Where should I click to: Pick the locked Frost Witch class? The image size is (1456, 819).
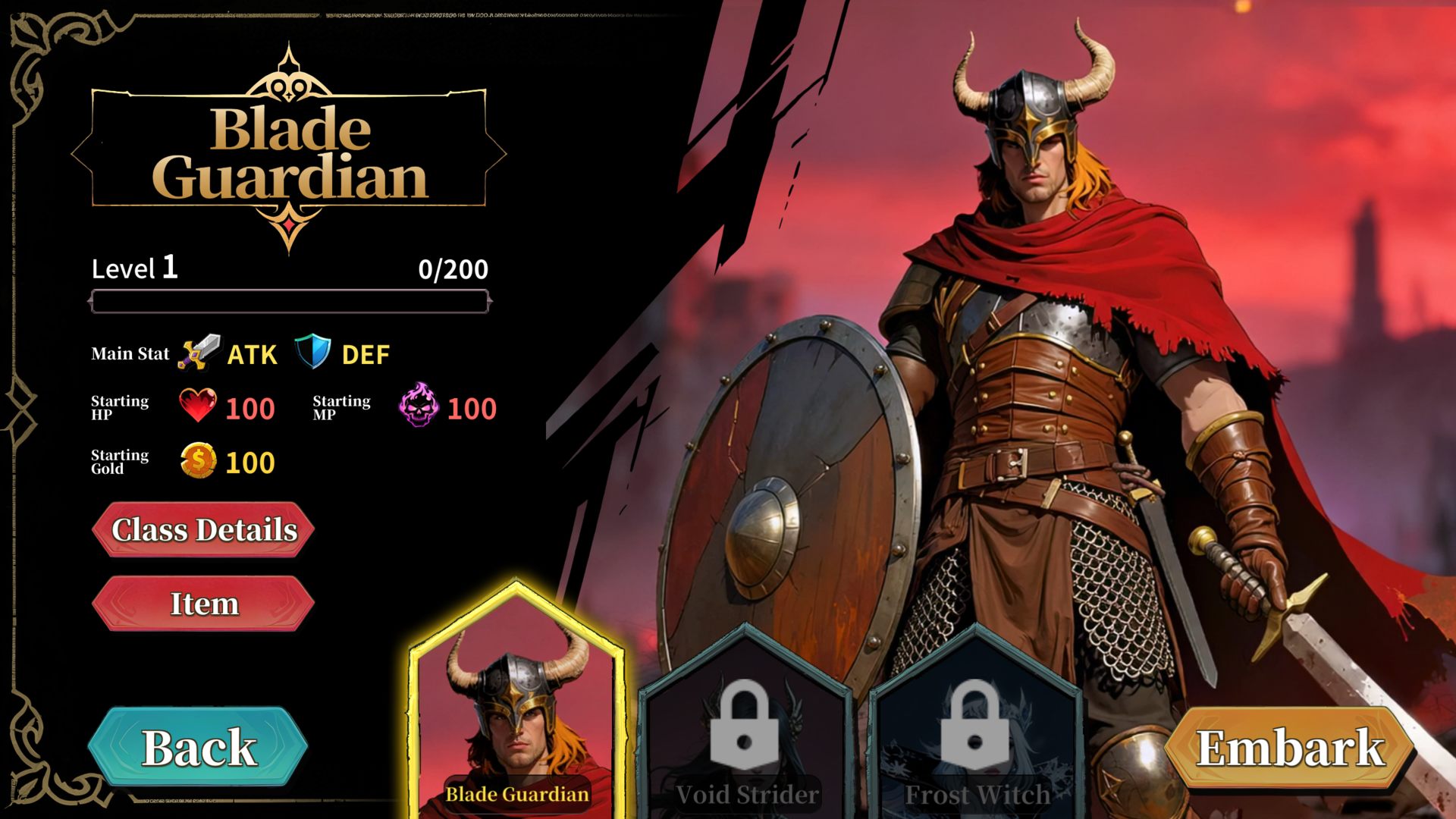tap(975, 728)
